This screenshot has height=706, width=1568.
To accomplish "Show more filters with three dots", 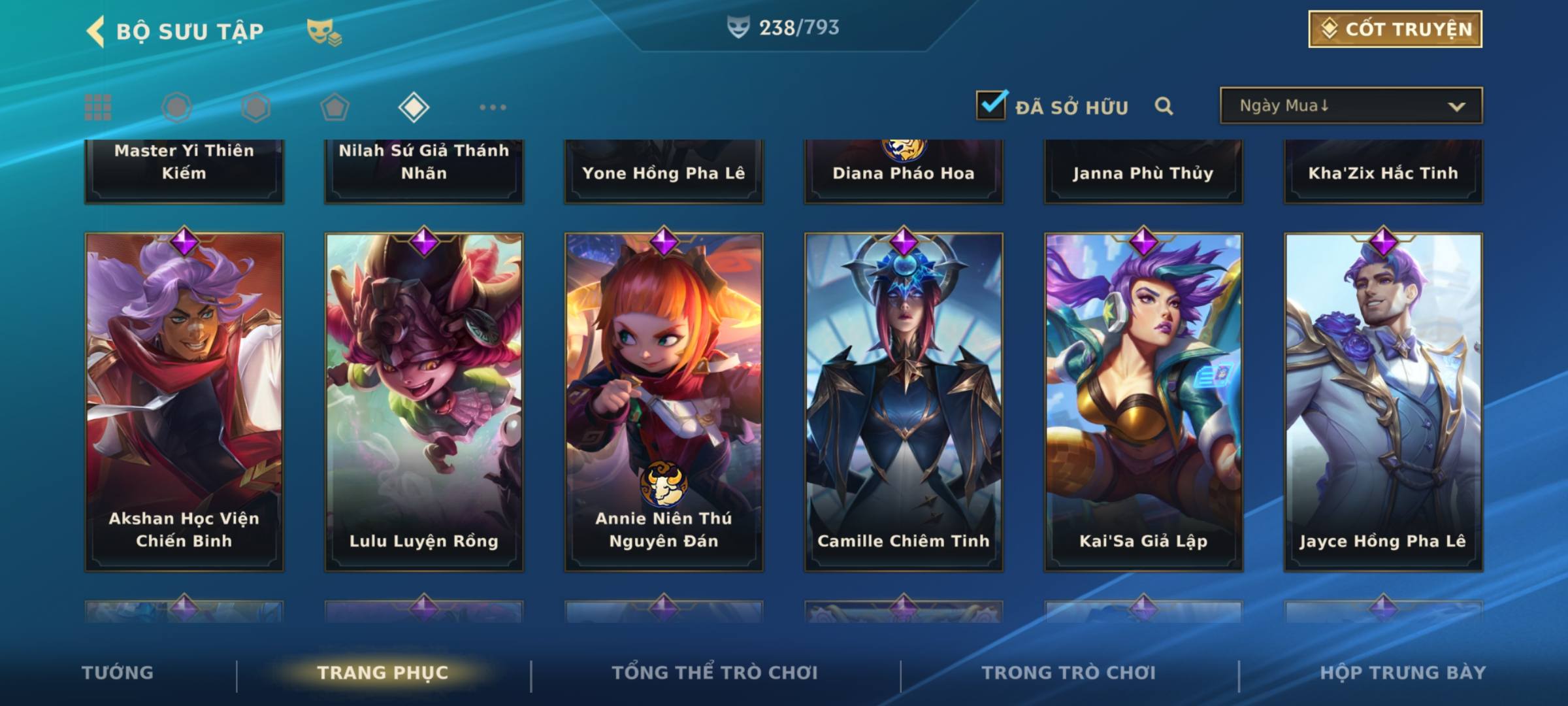I will pos(493,107).
